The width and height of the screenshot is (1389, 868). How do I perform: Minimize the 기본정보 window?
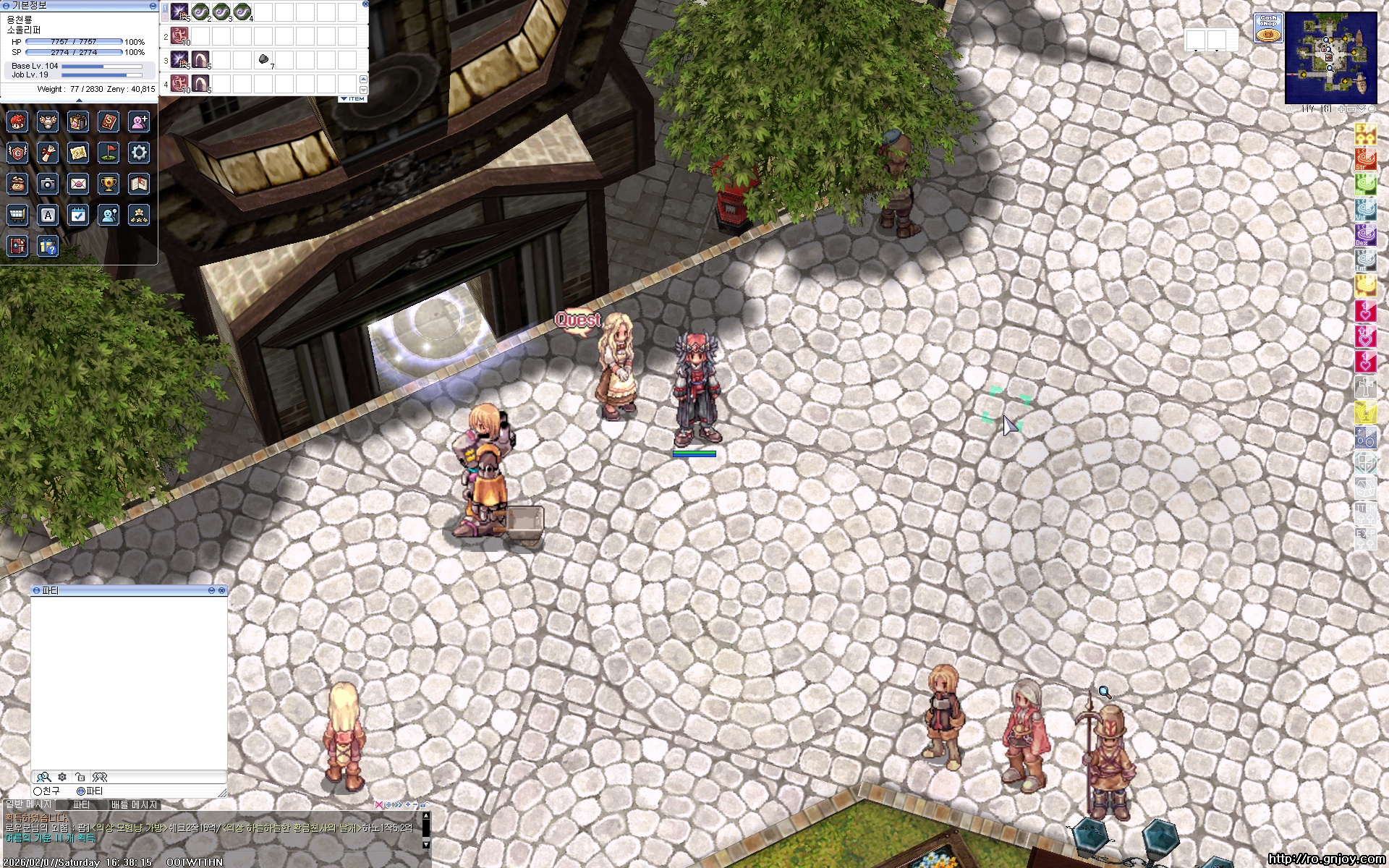[153, 6]
